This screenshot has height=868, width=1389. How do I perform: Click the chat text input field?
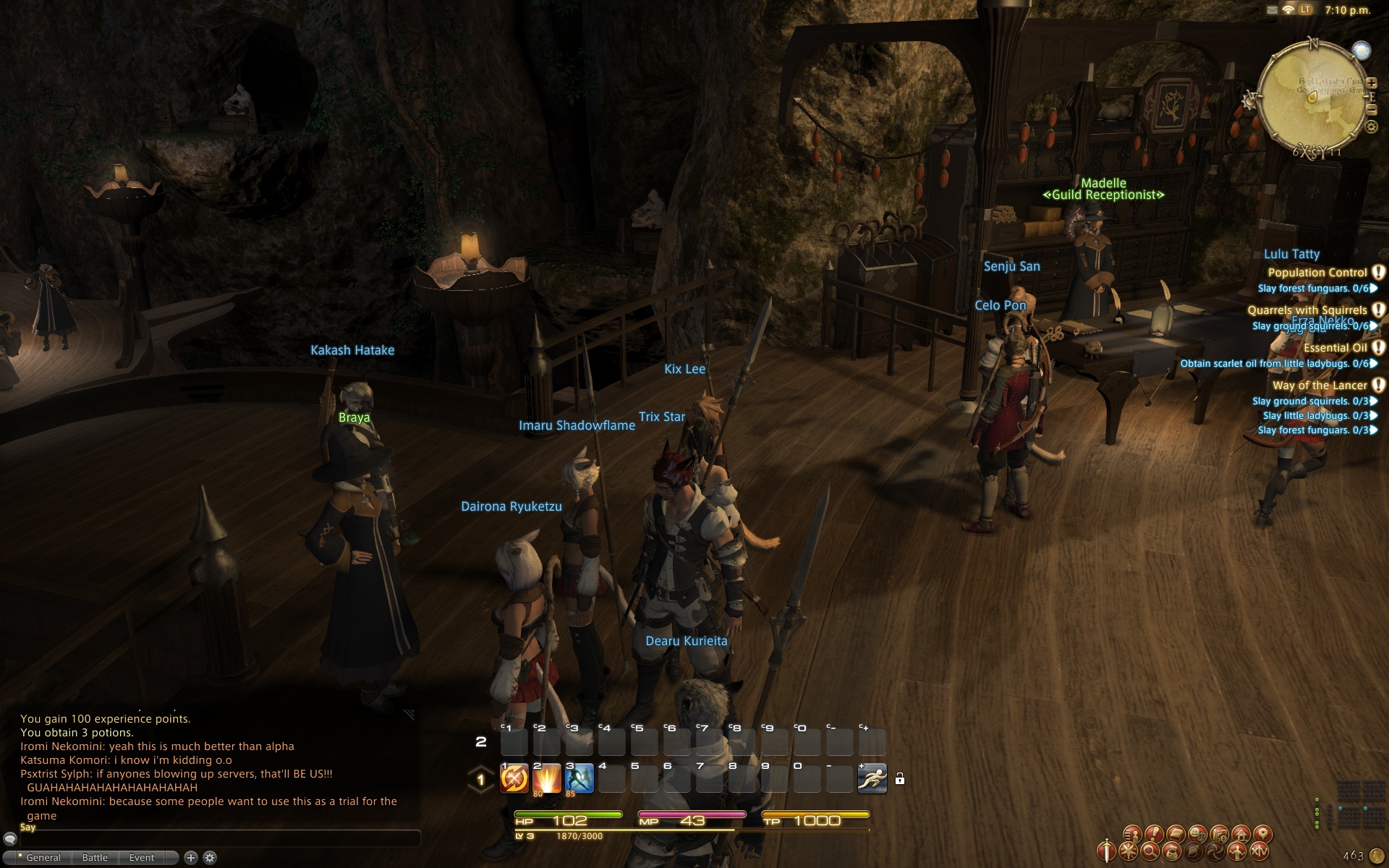(217, 838)
